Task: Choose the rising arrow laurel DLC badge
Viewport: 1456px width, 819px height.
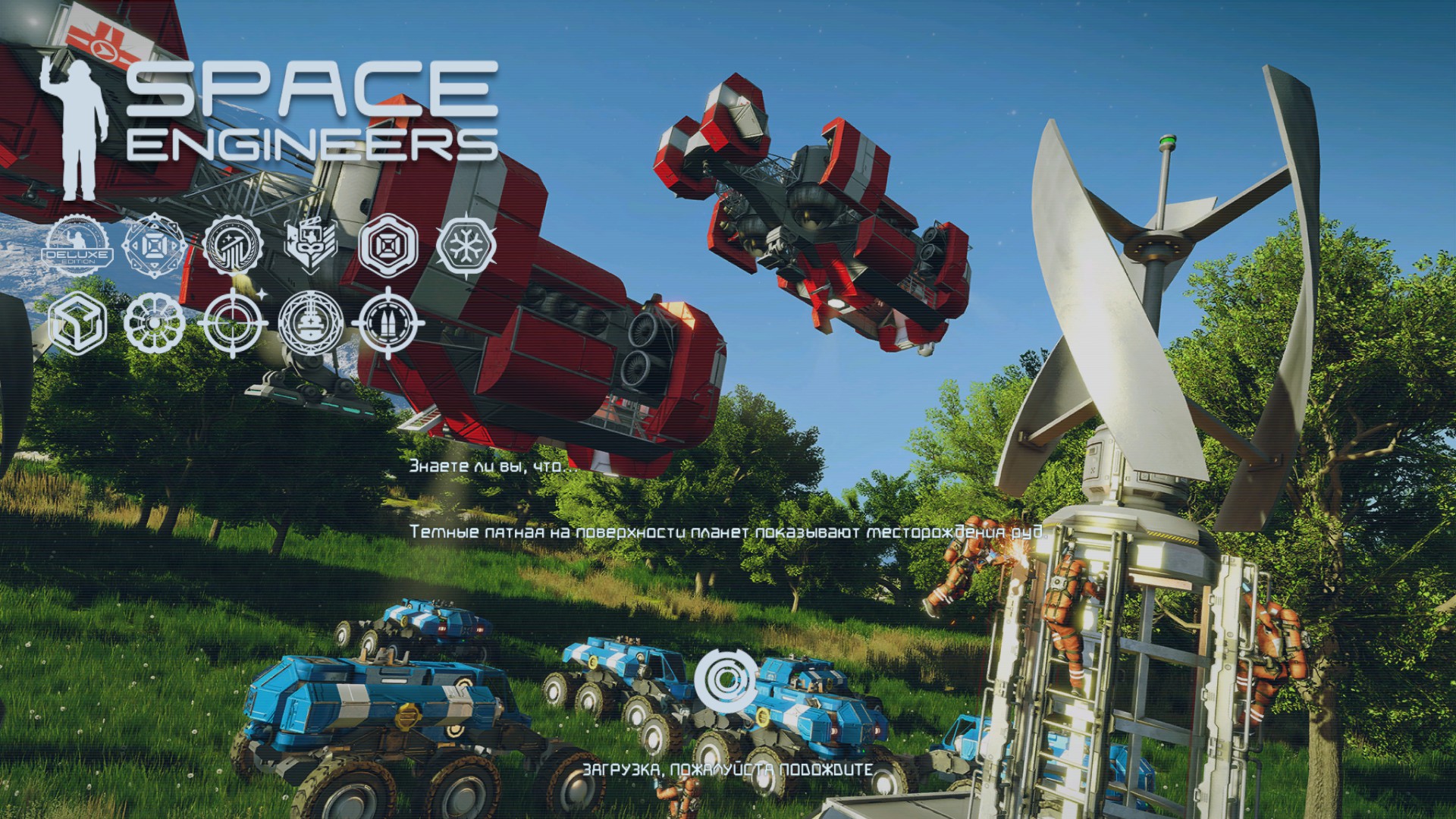Action: 233,246
